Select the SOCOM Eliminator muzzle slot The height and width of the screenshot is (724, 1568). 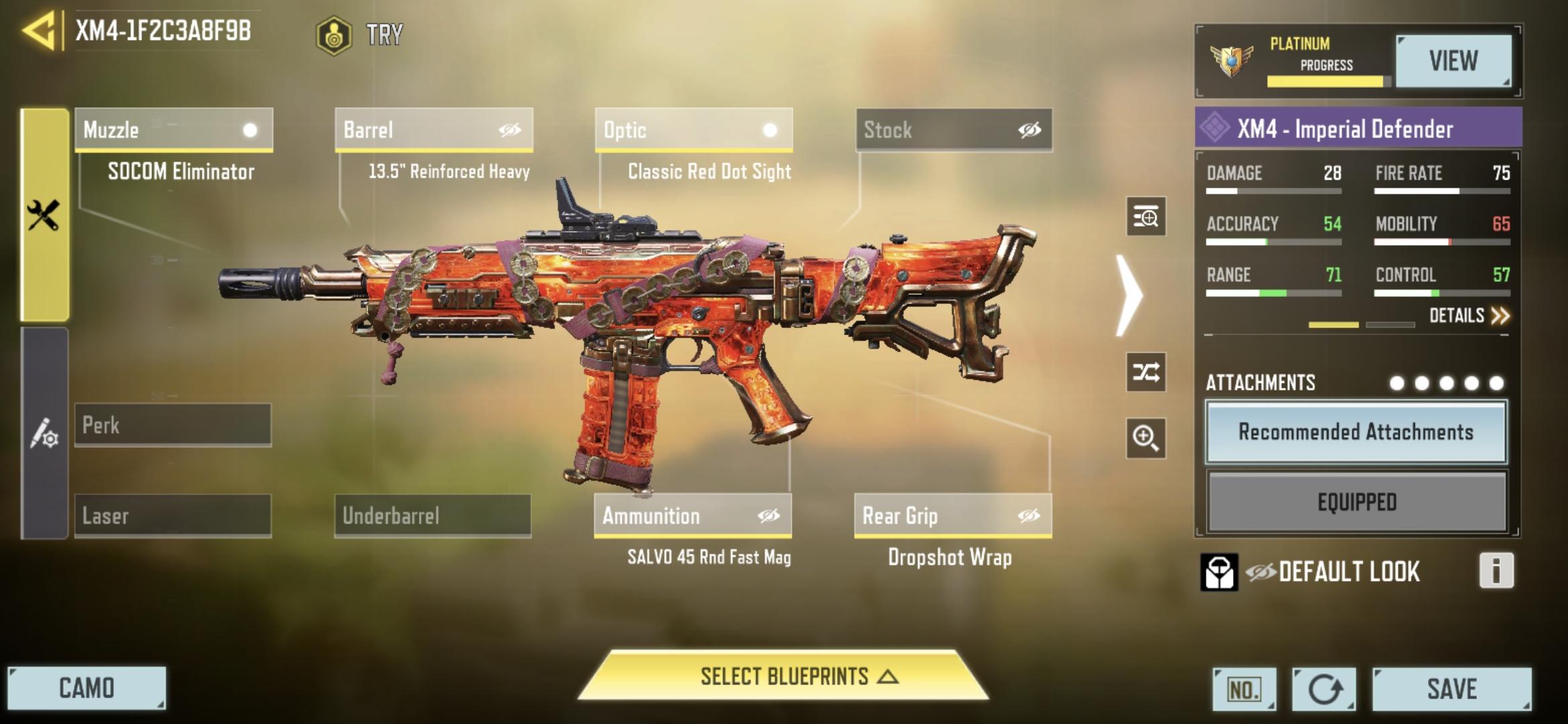point(174,131)
